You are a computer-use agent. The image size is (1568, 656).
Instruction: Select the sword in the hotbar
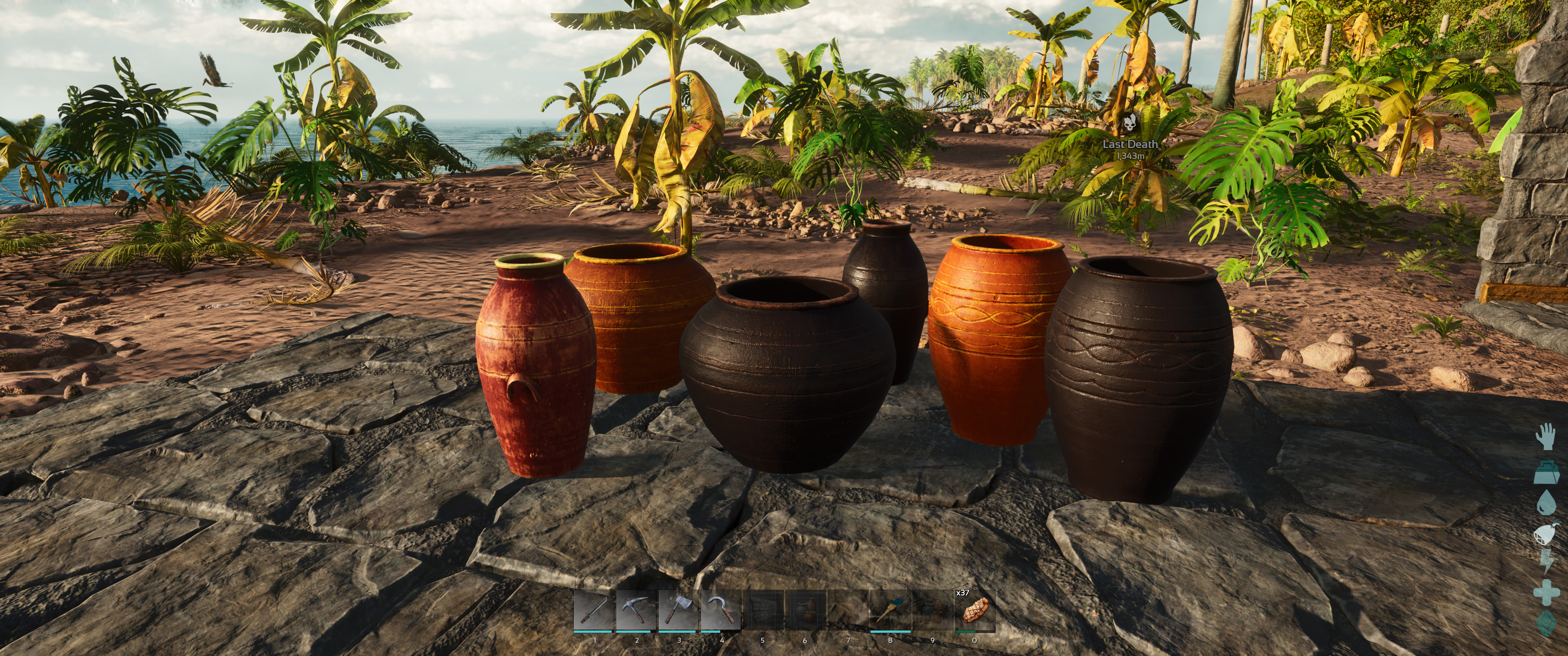594,610
